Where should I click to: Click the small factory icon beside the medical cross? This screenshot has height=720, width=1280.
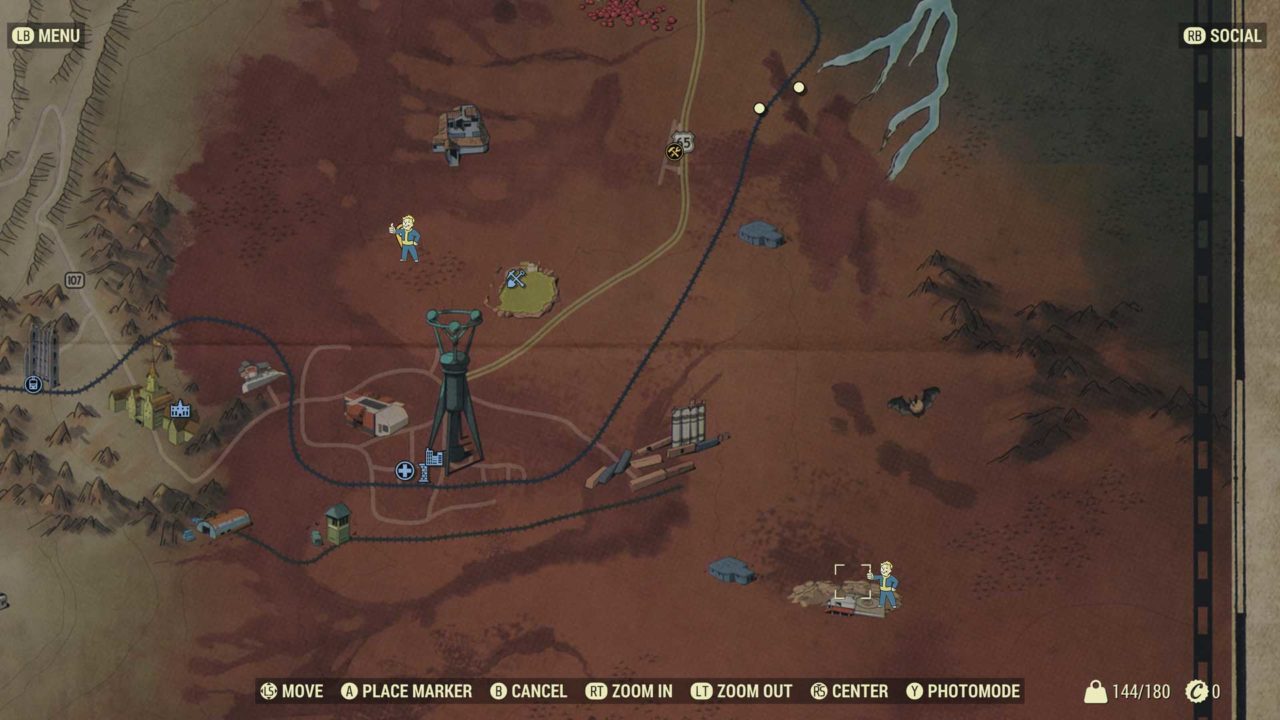point(432,457)
